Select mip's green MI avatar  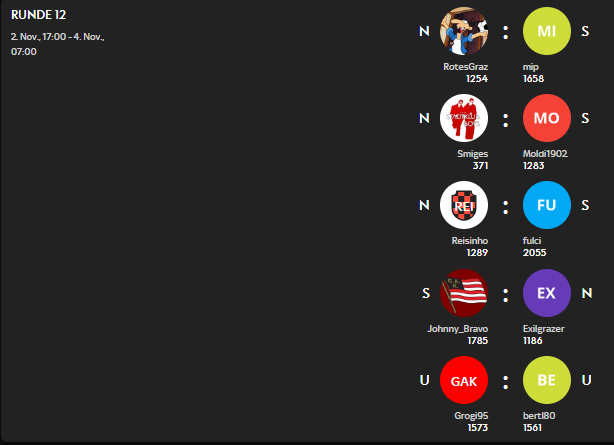[547, 32]
